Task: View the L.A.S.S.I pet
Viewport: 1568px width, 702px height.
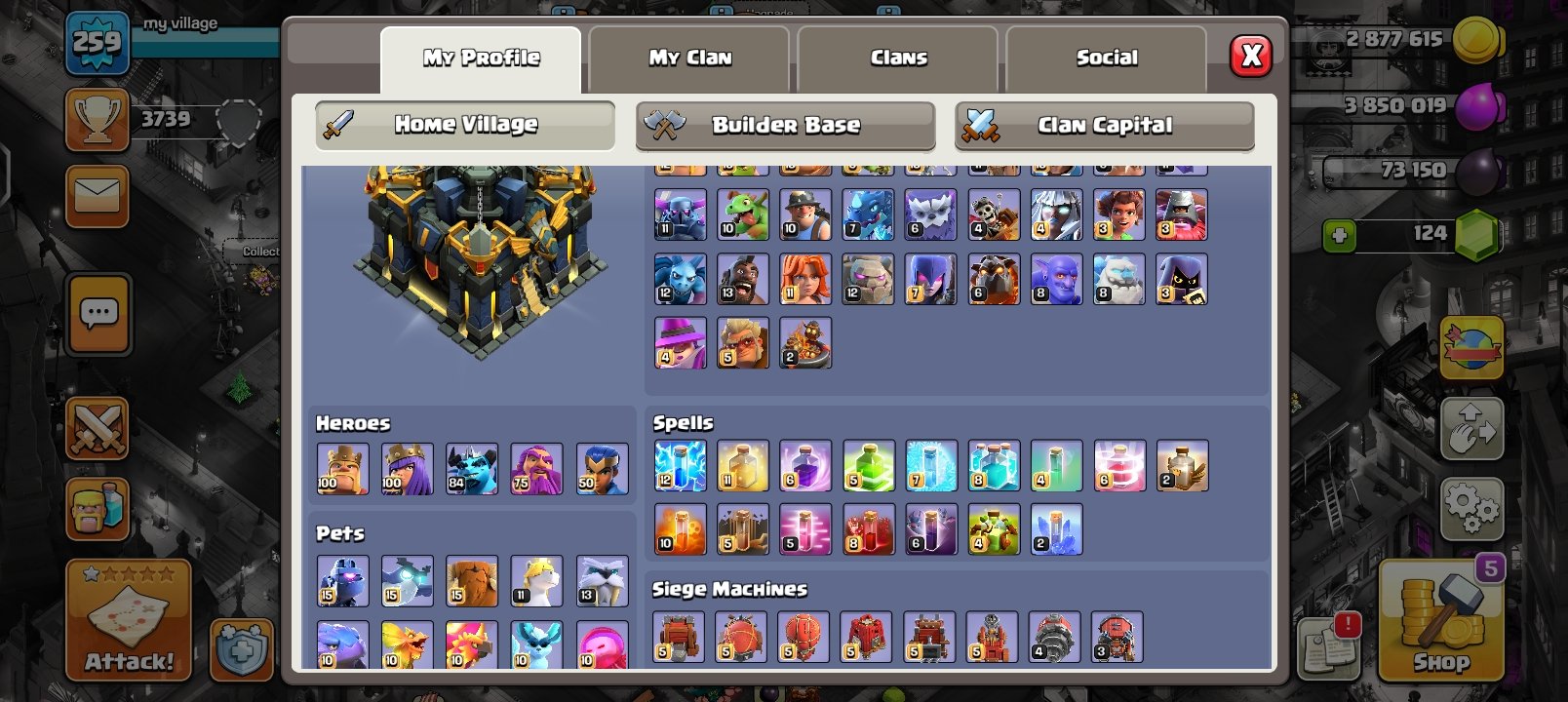Action: point(342,580)
